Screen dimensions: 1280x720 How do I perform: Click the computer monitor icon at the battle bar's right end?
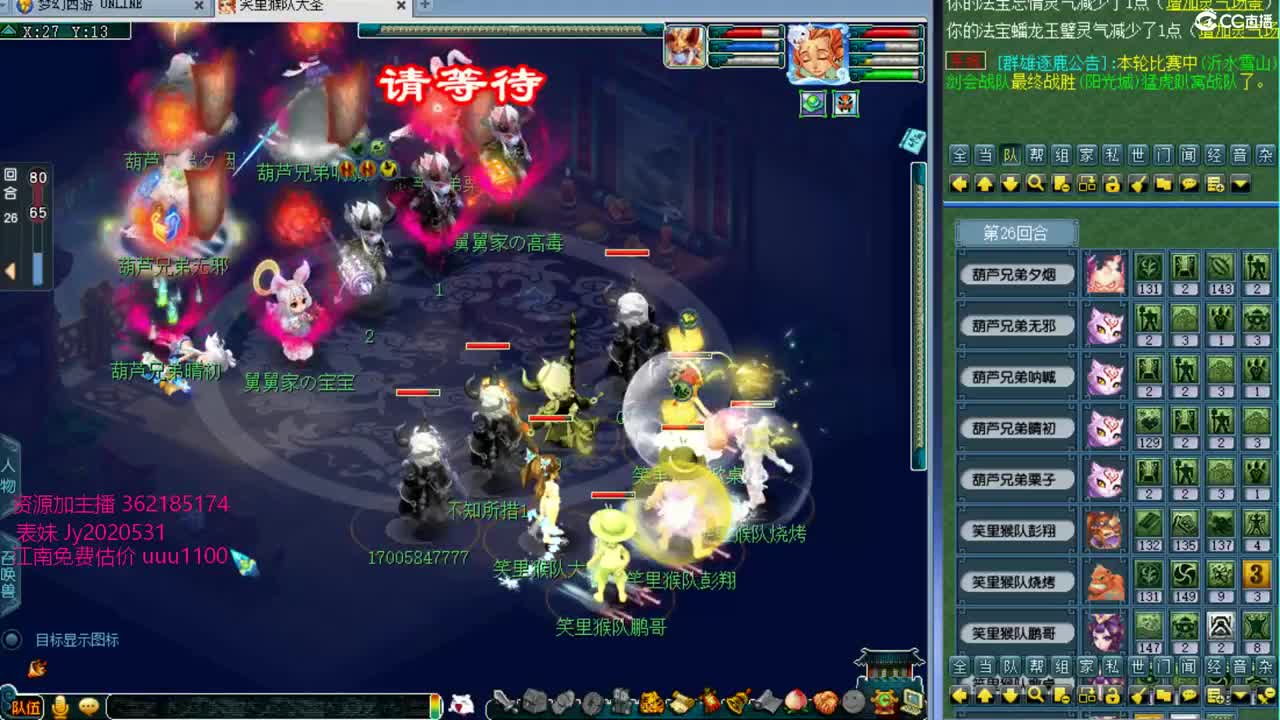point(915,704)
